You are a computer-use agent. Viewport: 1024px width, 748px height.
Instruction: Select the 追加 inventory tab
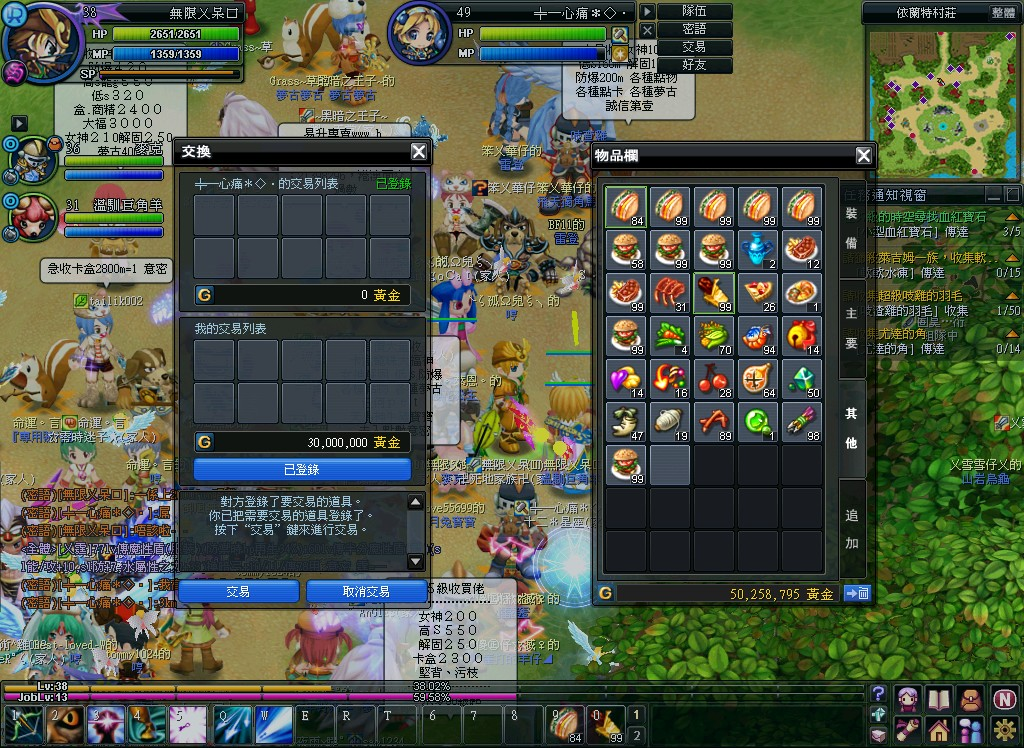(851, 529)
